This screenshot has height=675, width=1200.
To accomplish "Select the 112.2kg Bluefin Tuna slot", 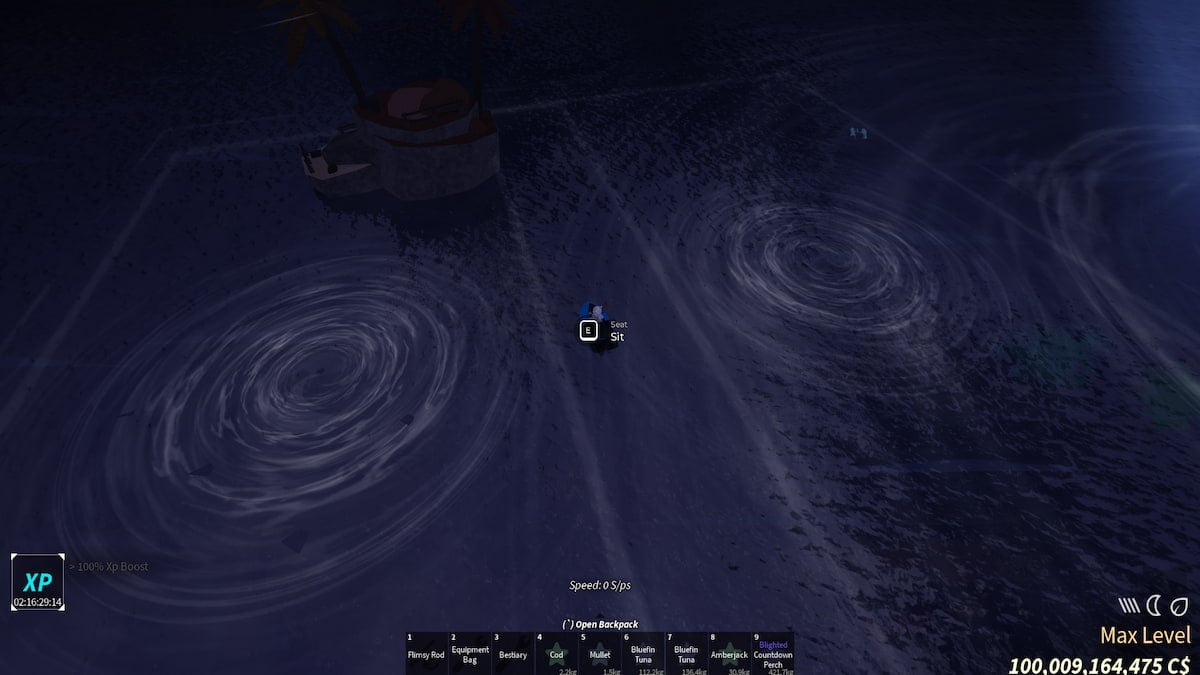I will point(643,654).
